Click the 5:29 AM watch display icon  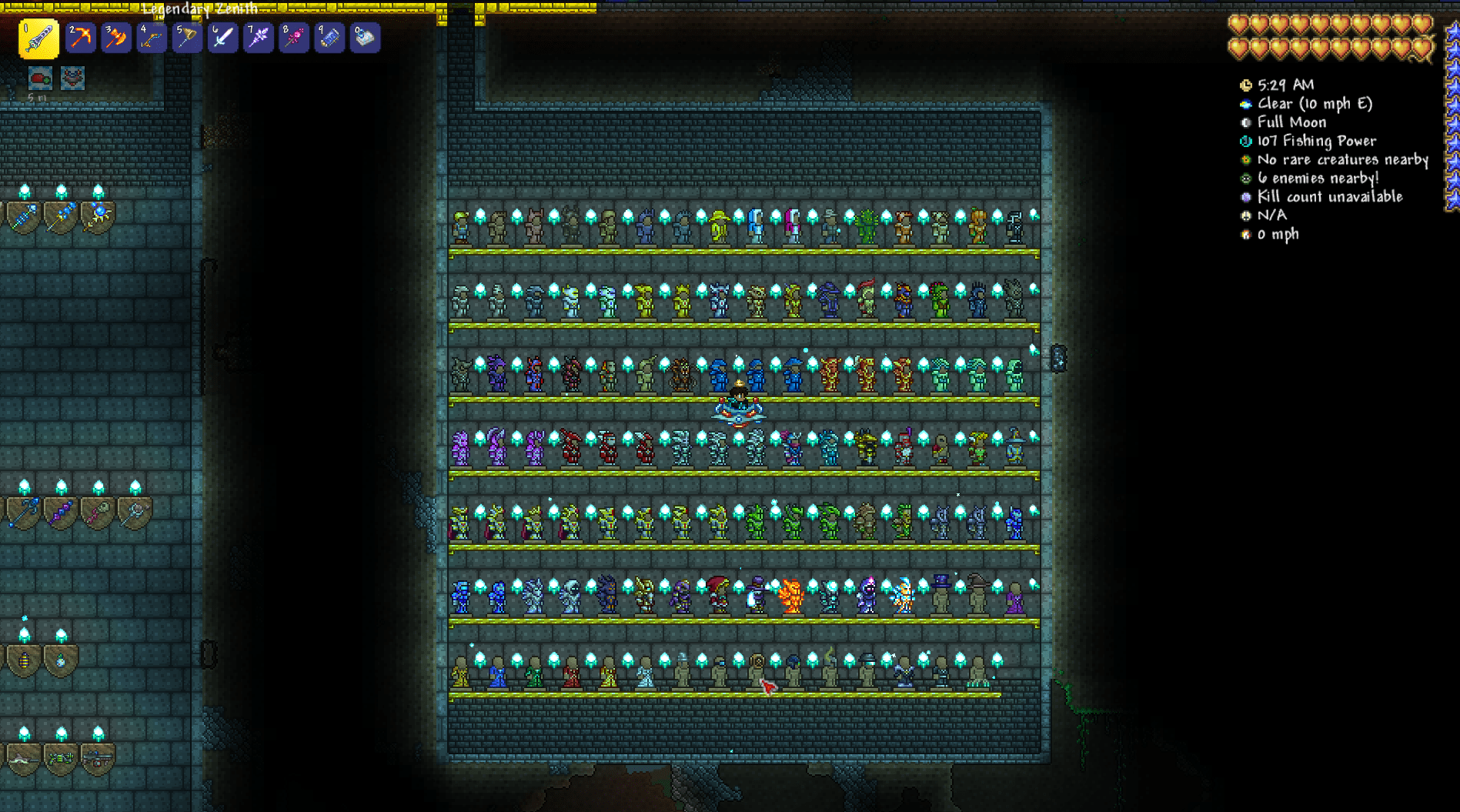coord(1247,85)
